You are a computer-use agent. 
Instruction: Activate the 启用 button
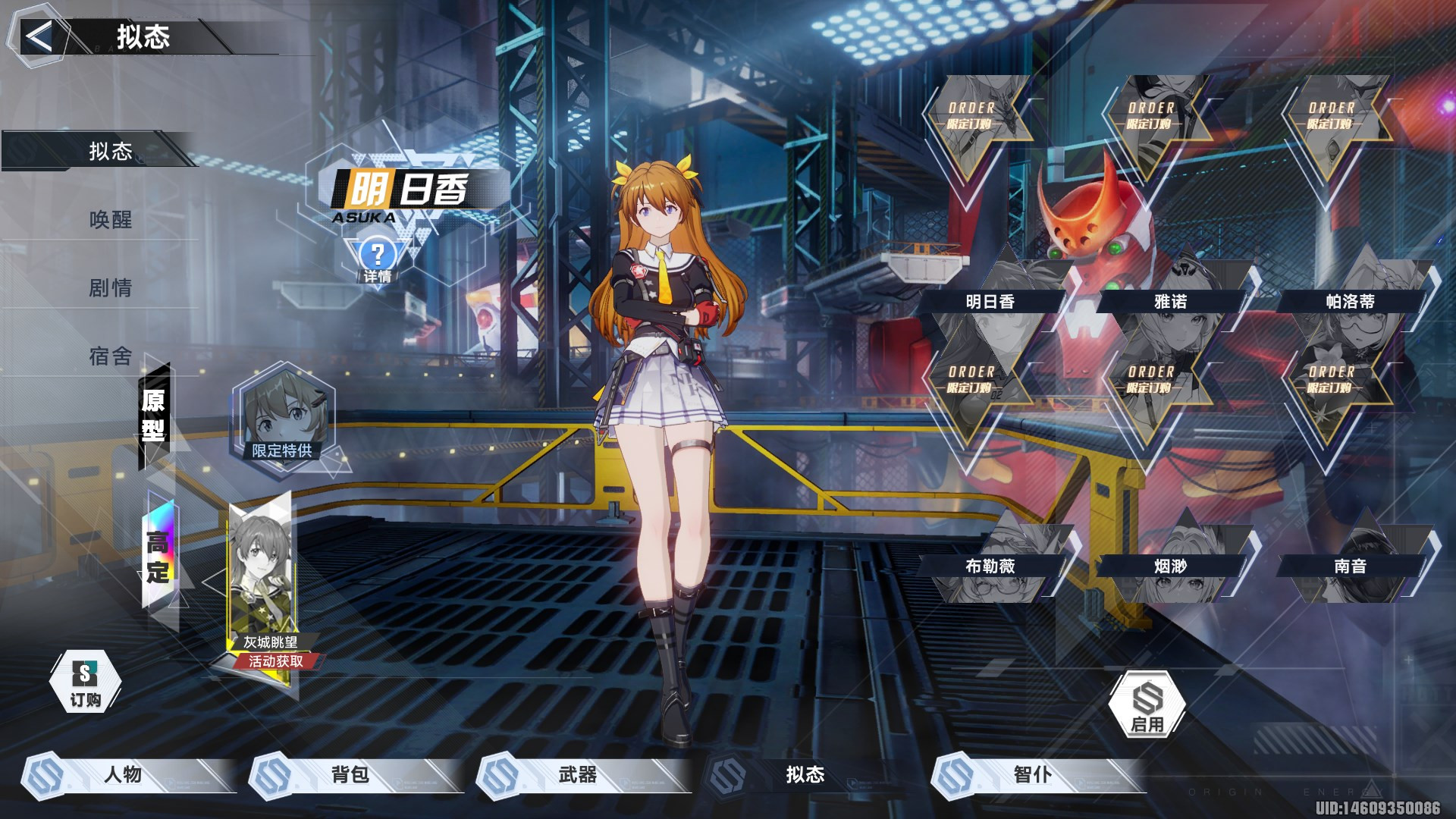point(1147,705)
